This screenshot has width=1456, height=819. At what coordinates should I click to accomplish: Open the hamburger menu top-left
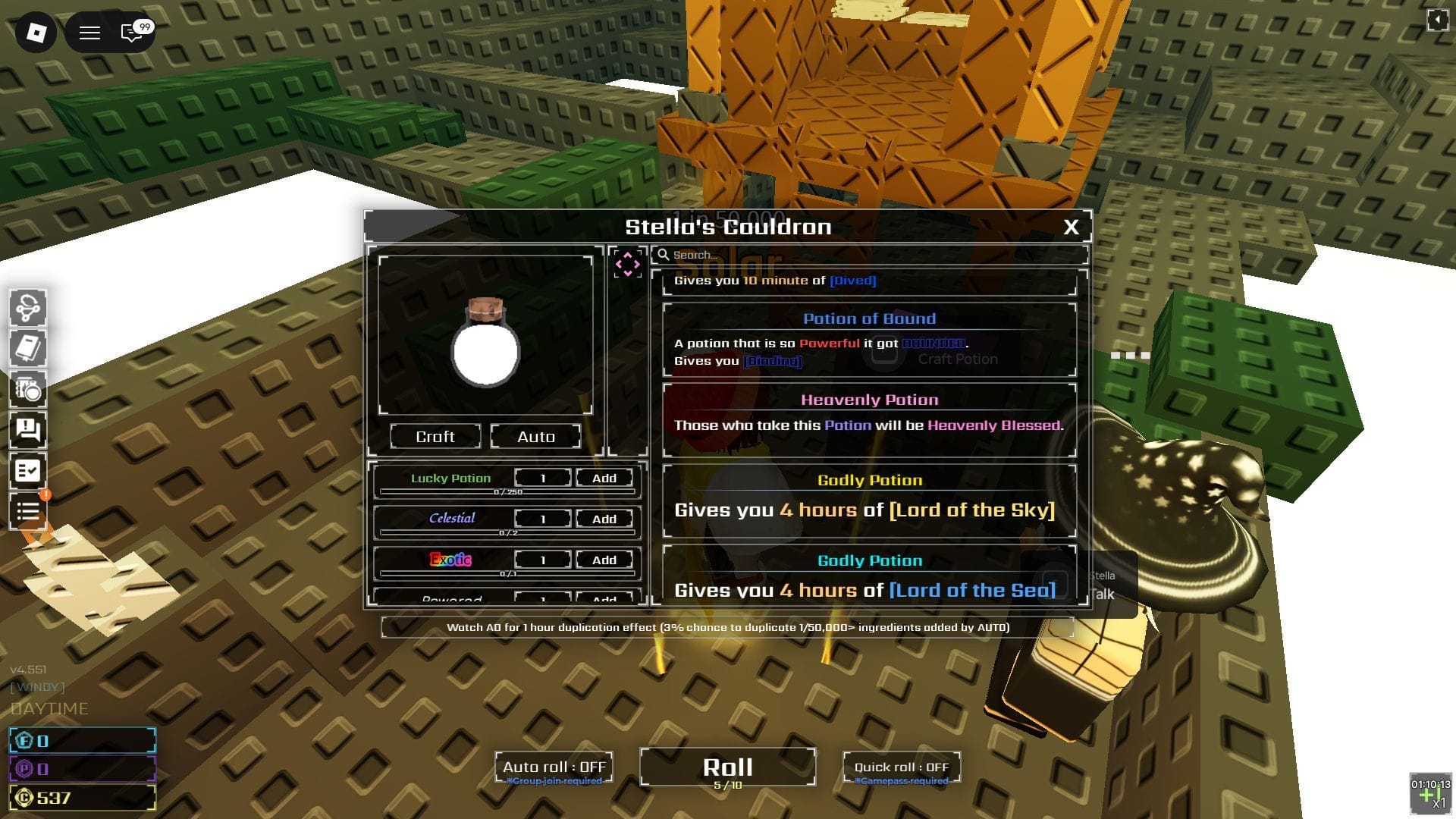pos(89,33)
